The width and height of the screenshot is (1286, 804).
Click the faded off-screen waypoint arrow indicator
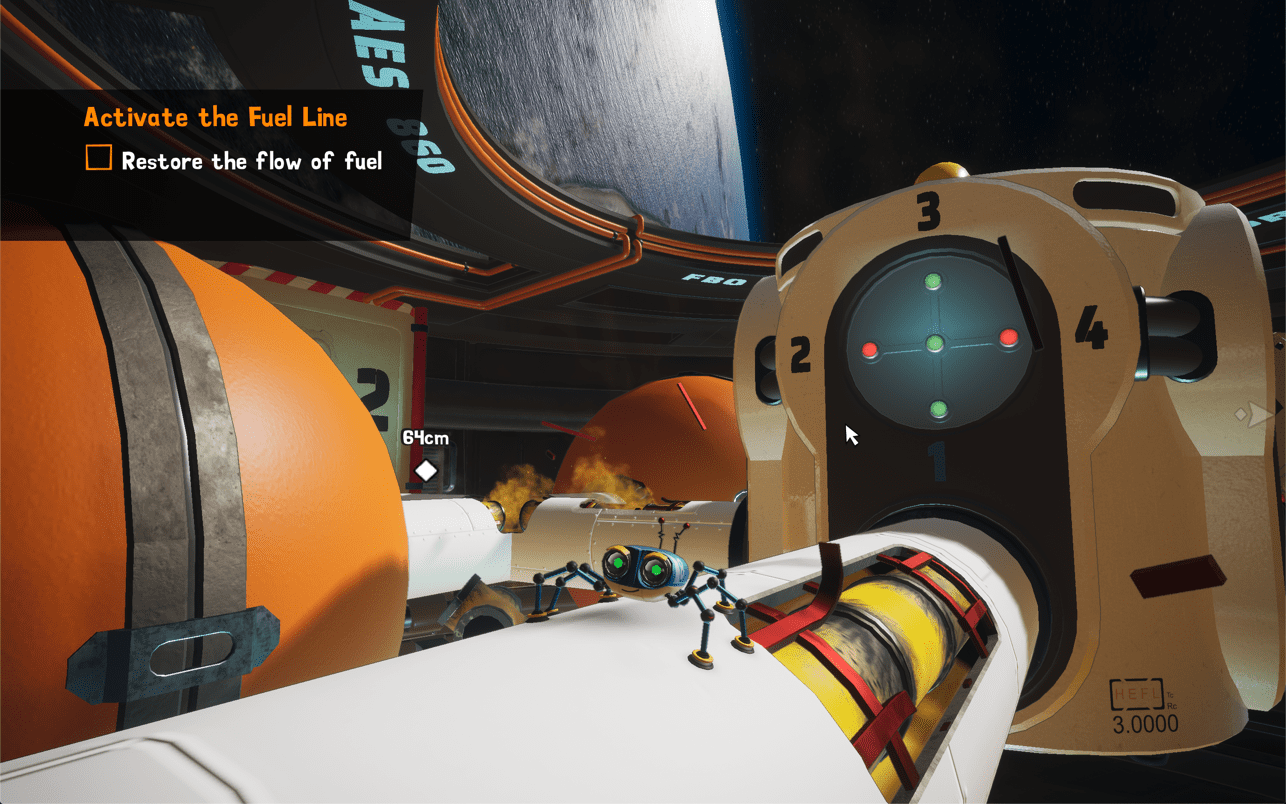click(x=1254, y=413)
